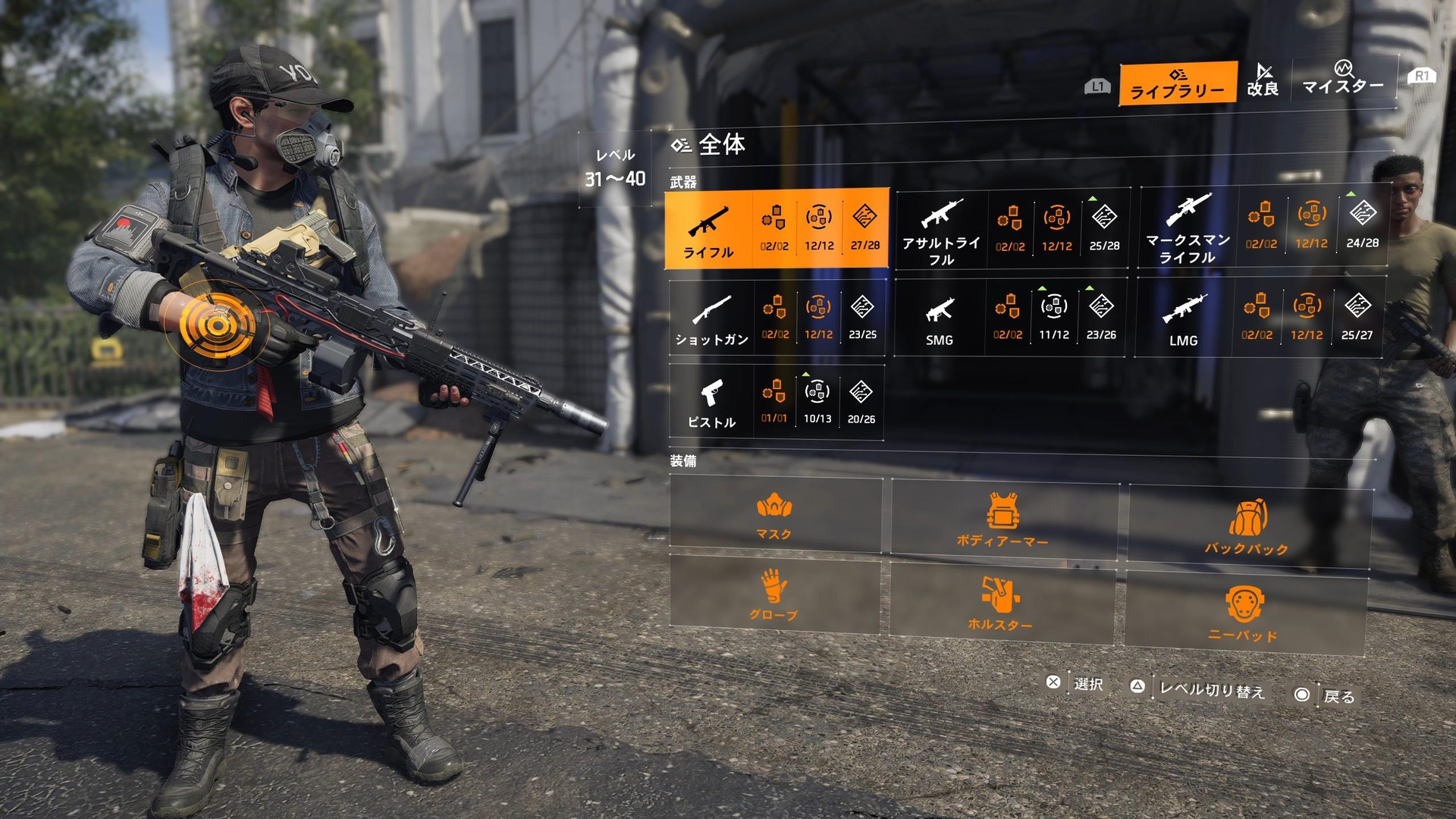1456x819 pixels.
Task: Switch to the ライブラリー tab
Action: click(1178, 83)
